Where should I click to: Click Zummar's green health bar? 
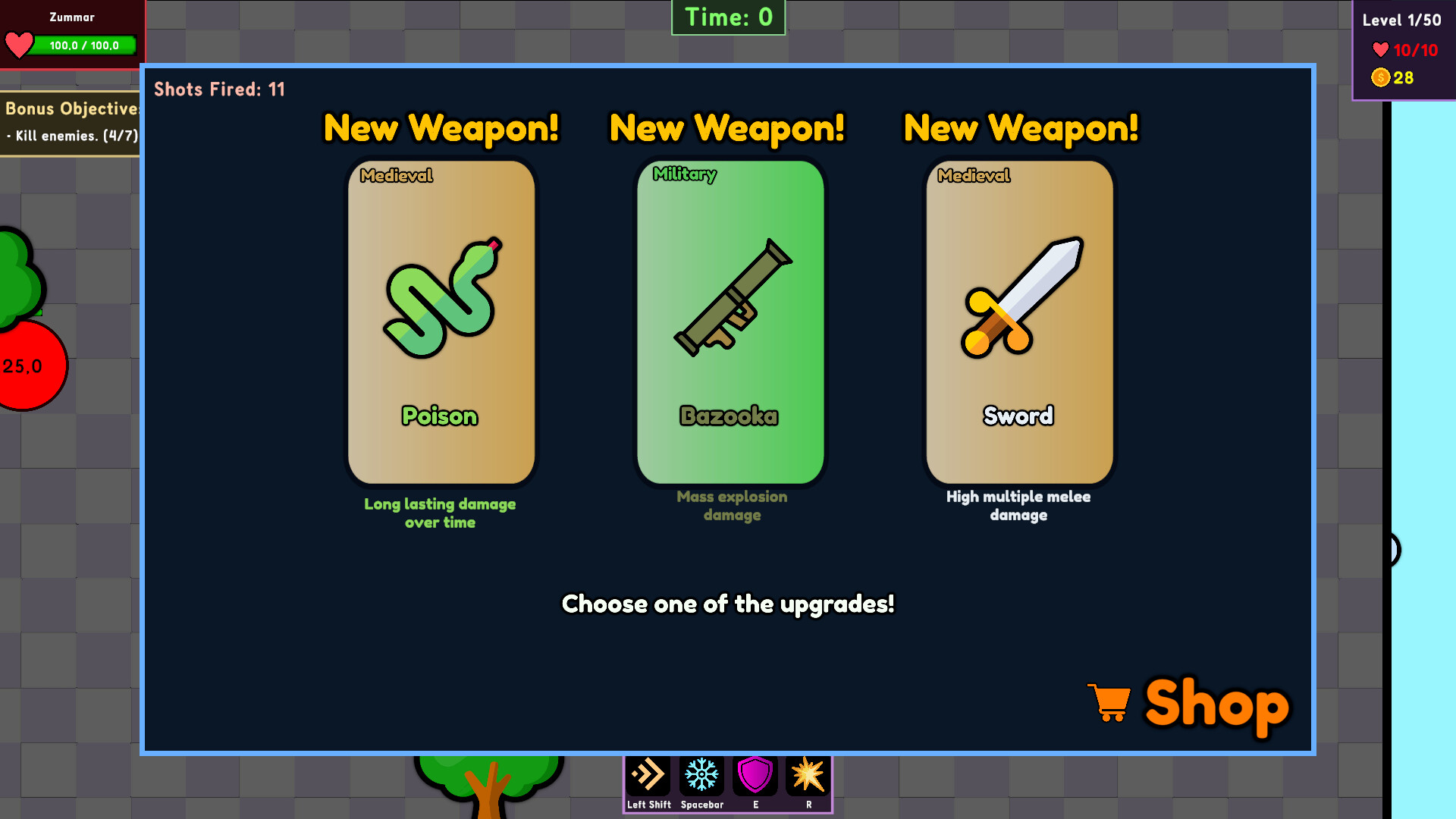click(83, 45)
